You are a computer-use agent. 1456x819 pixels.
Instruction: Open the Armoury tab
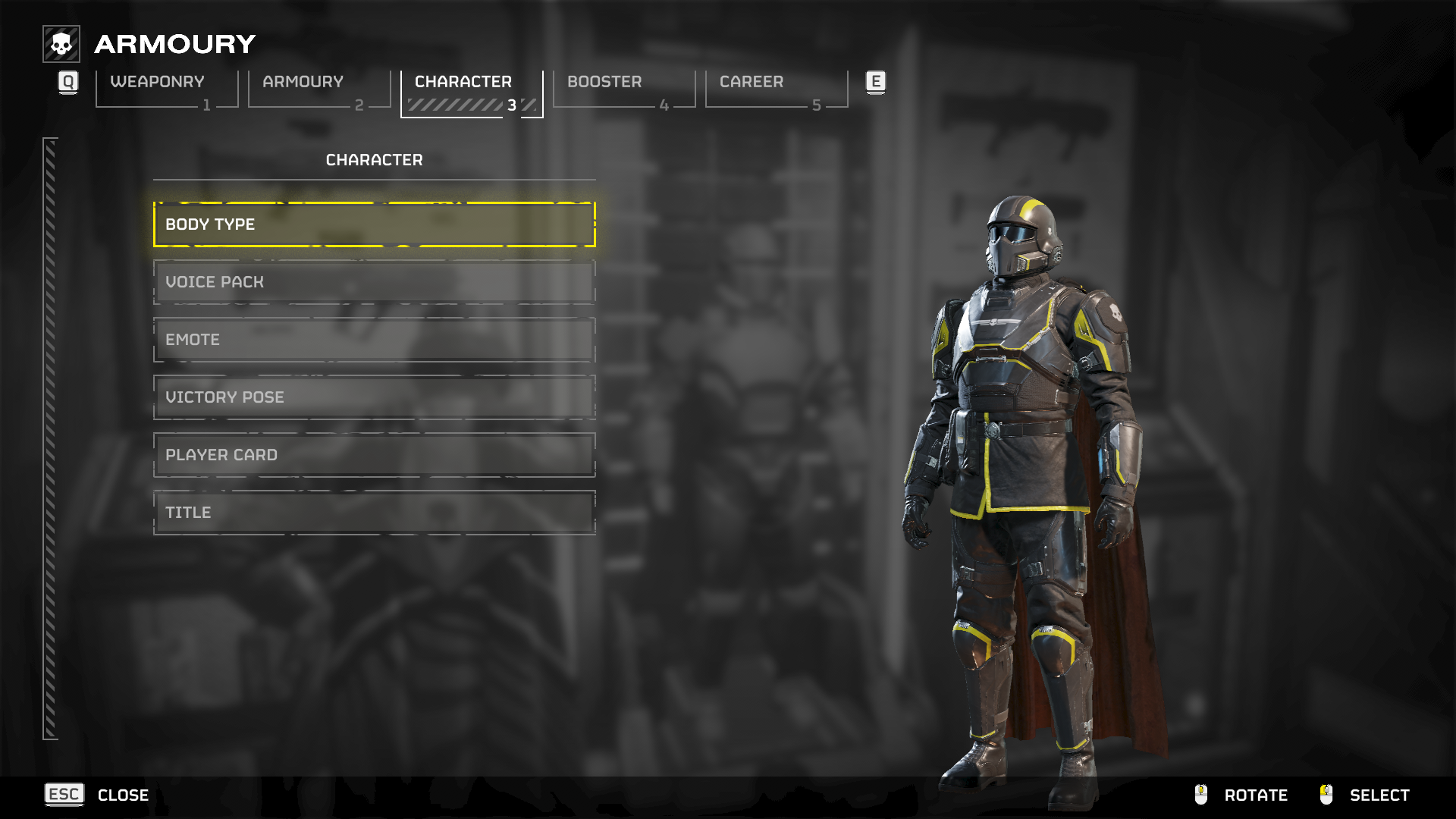(318, 89)
